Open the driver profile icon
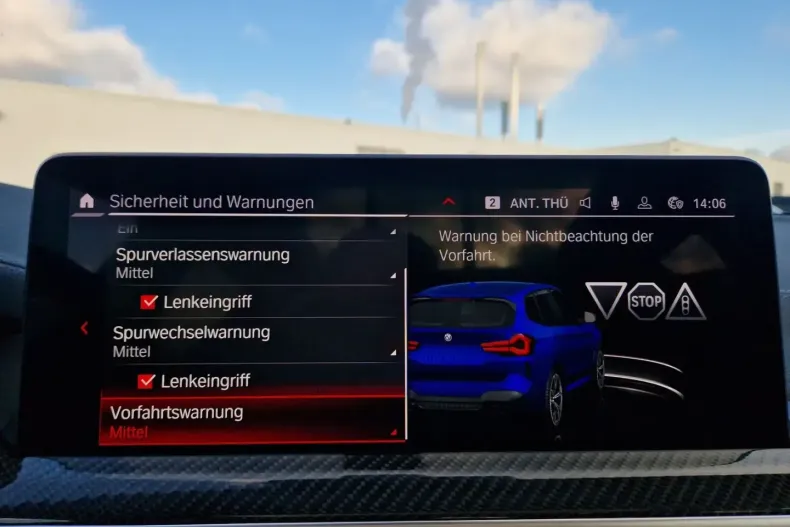The height and width of the screenshot is (527, 790). 645,203
